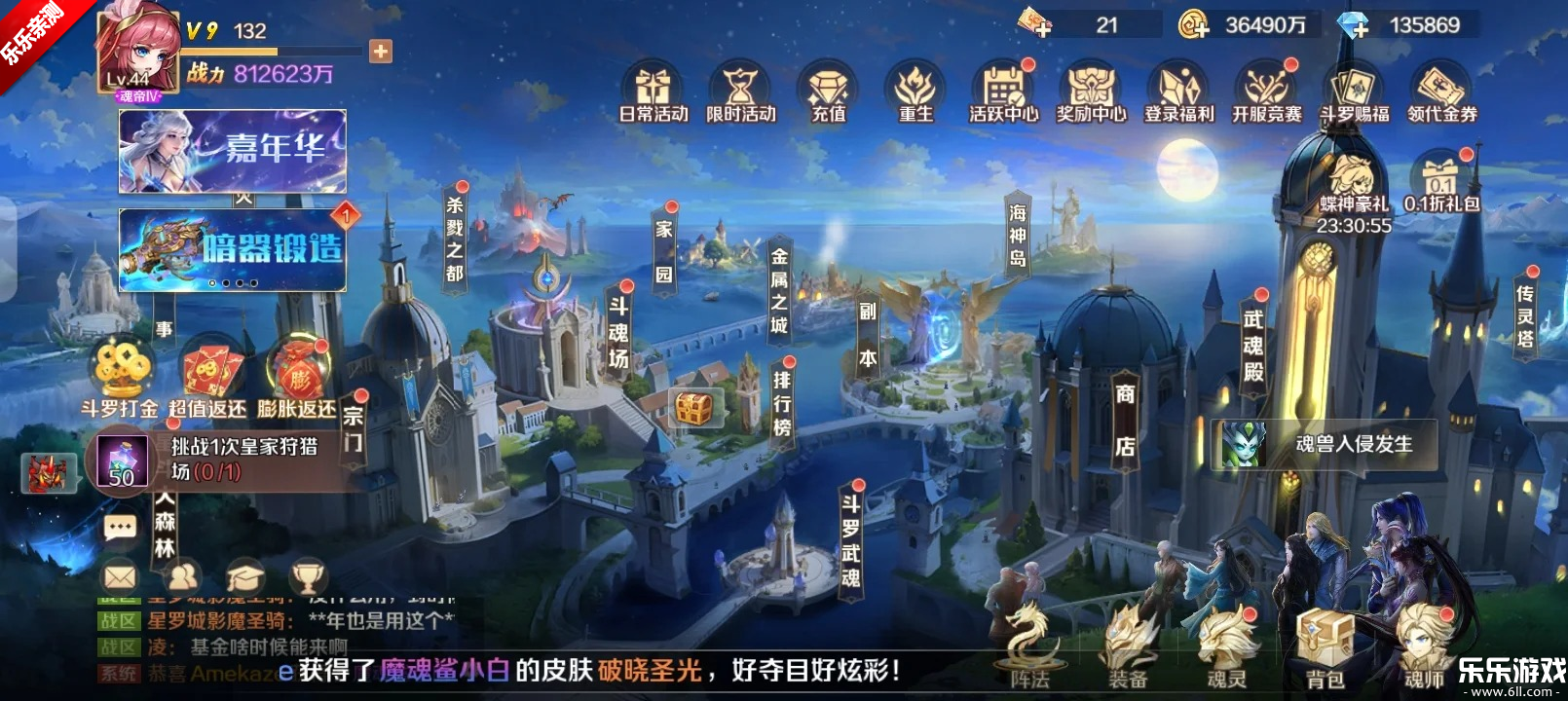The width and height of the screenshot is (1568, 701).
Task: Open the 限时活动 limited-time events
Action: coord(741,92)
